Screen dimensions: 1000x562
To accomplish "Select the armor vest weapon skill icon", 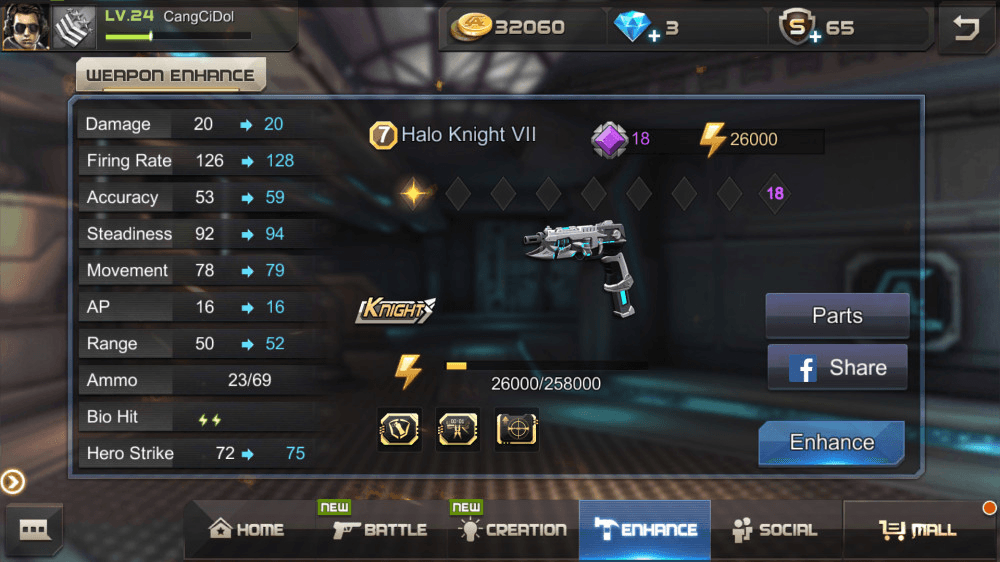I will 399,429.
